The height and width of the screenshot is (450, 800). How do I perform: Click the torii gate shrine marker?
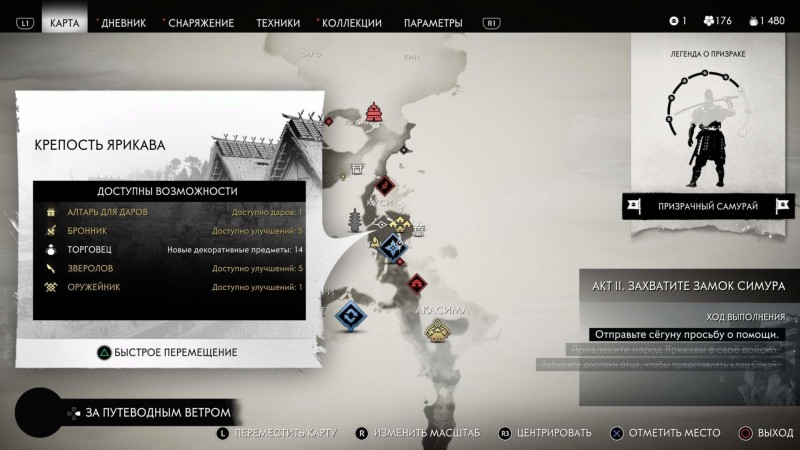tap(355, 169)
